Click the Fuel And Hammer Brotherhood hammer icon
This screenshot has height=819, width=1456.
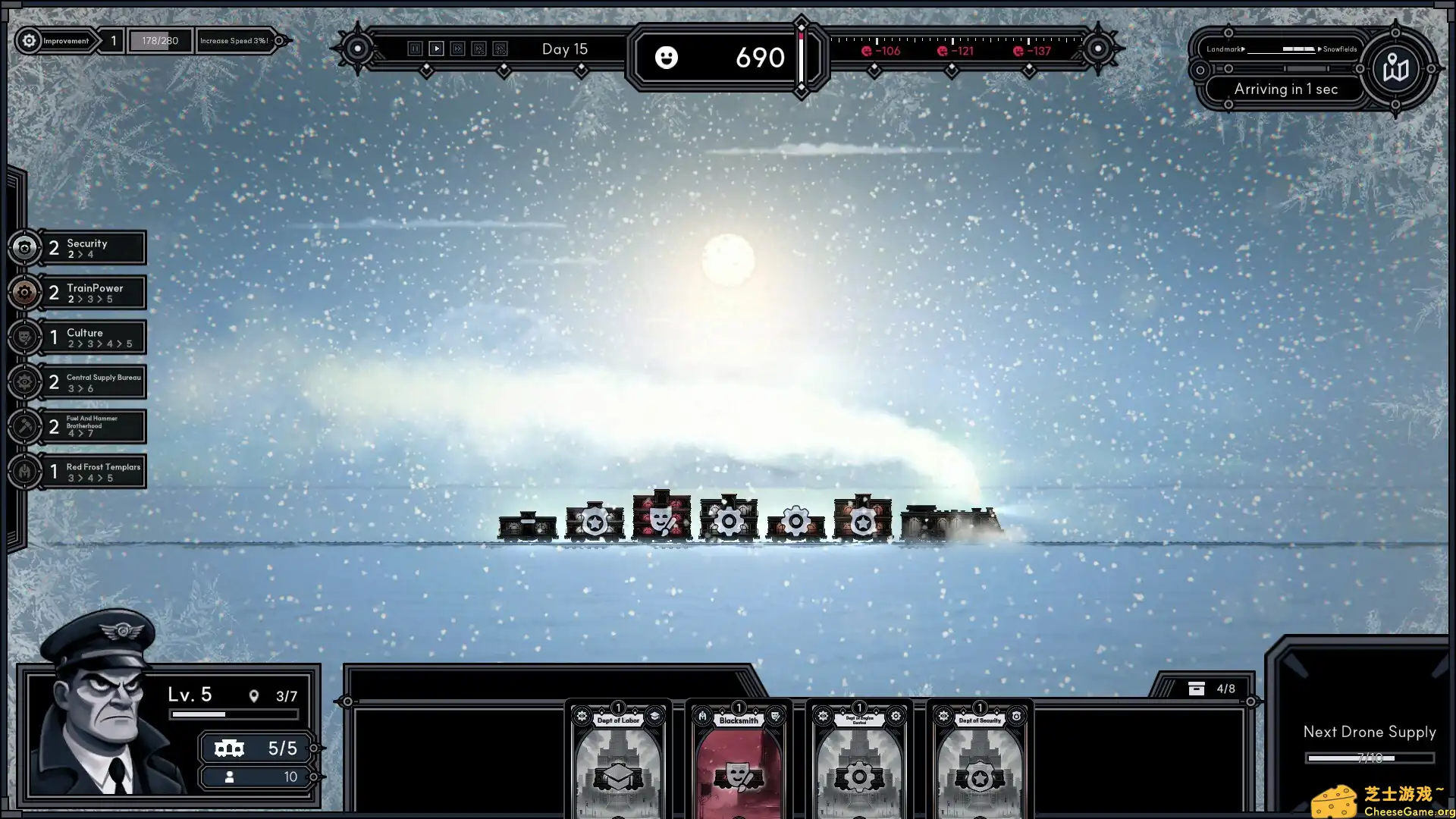coord(25,426)
